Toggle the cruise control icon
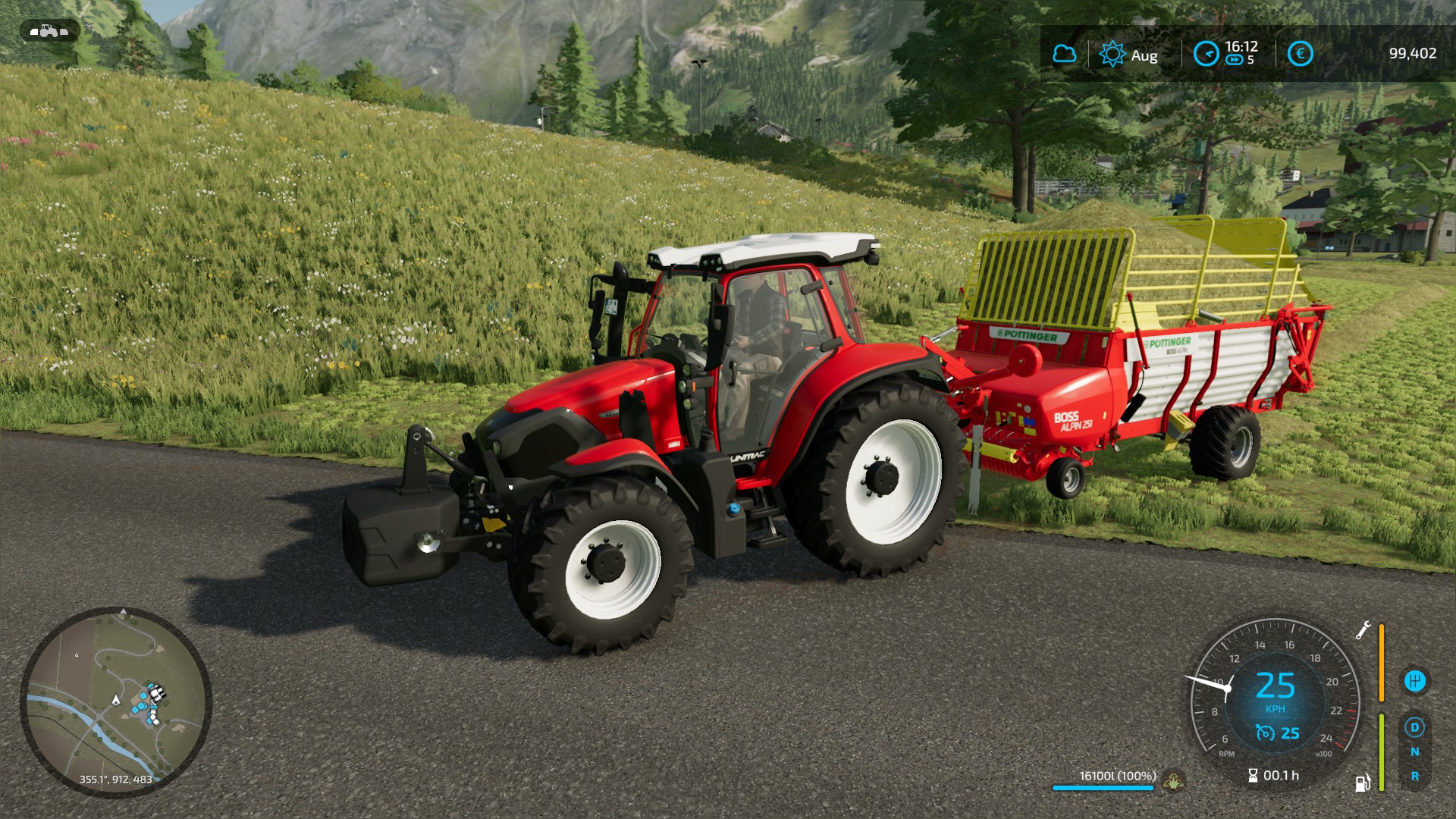 point(1265,733)
